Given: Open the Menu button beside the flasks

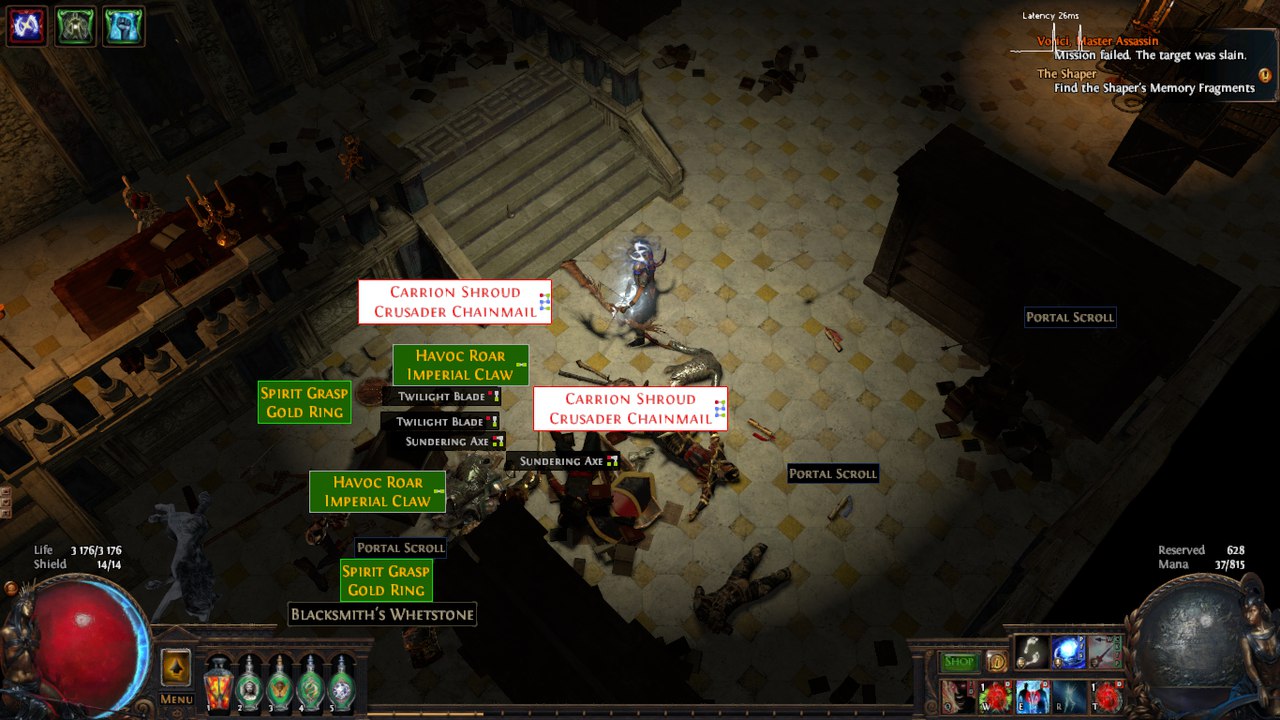Looking at the screenshot, I should tap(176, 699).
